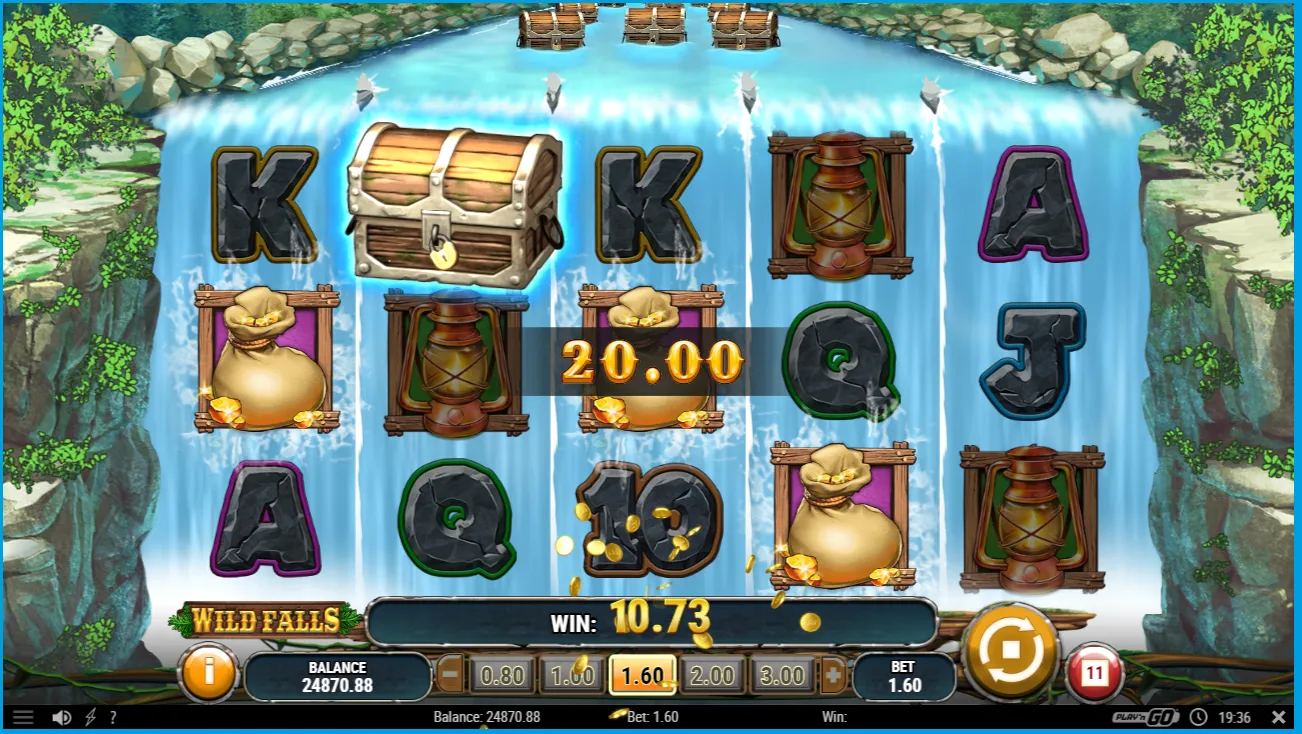Open the hamburger menu bottom left
The image size is (1302, 734).
point(24,716)
